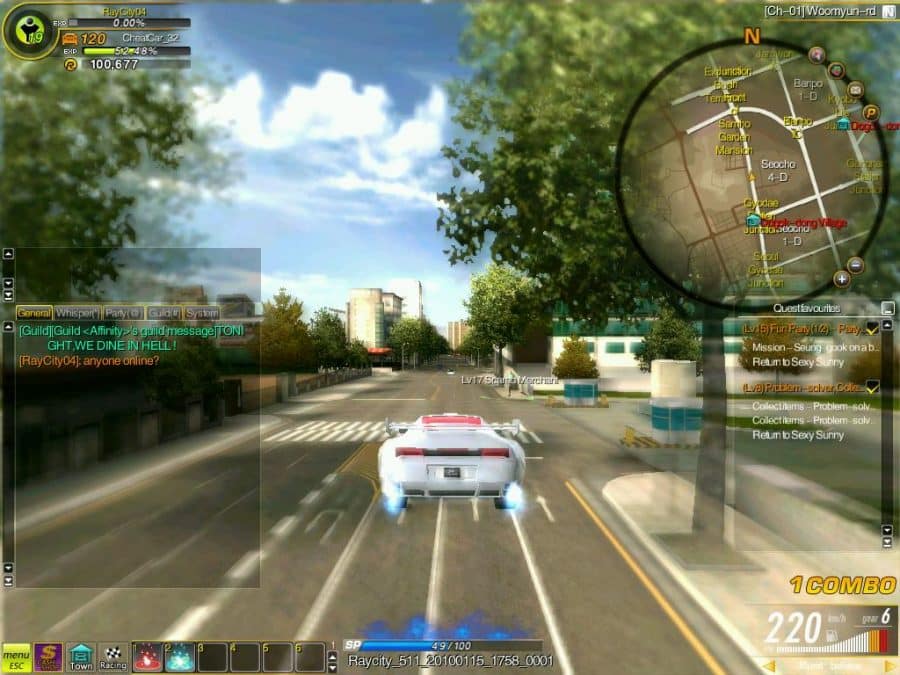Image resolution: width=900 pixels, height=675 pixels.
Task: Open the Party chat tab
Action: 123,313
